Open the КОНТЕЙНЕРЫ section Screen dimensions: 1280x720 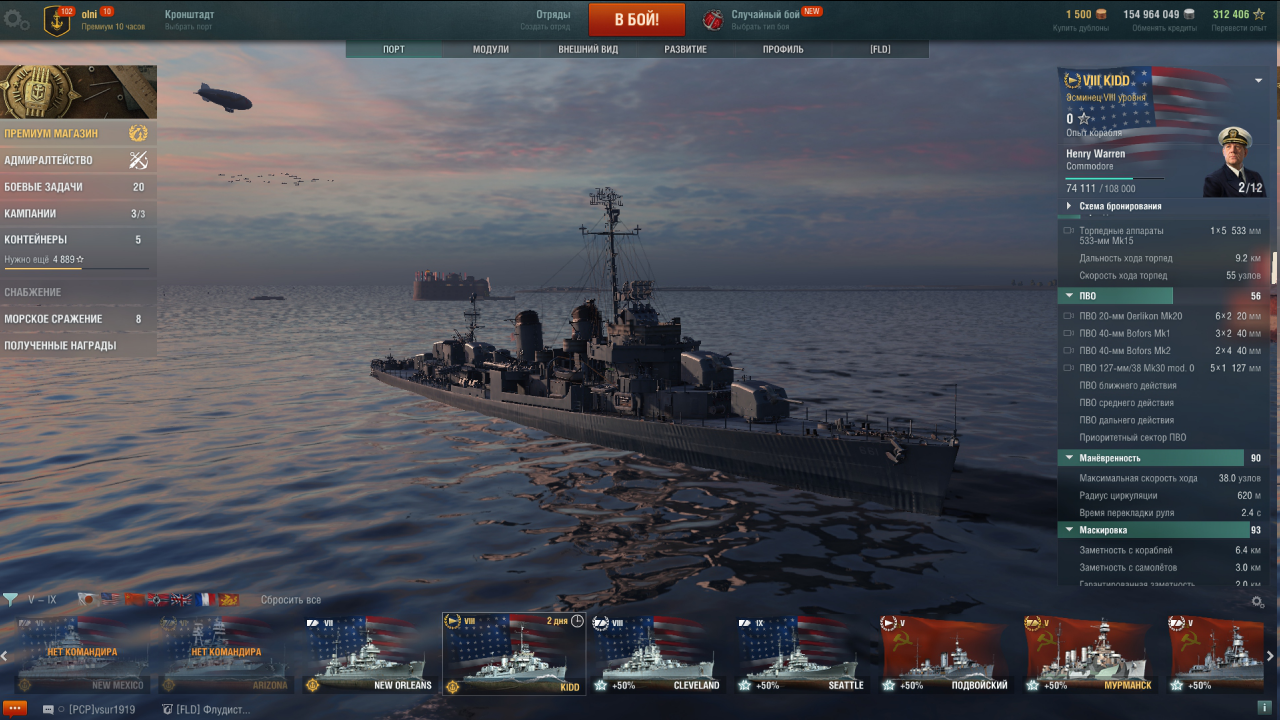point(36,240)
